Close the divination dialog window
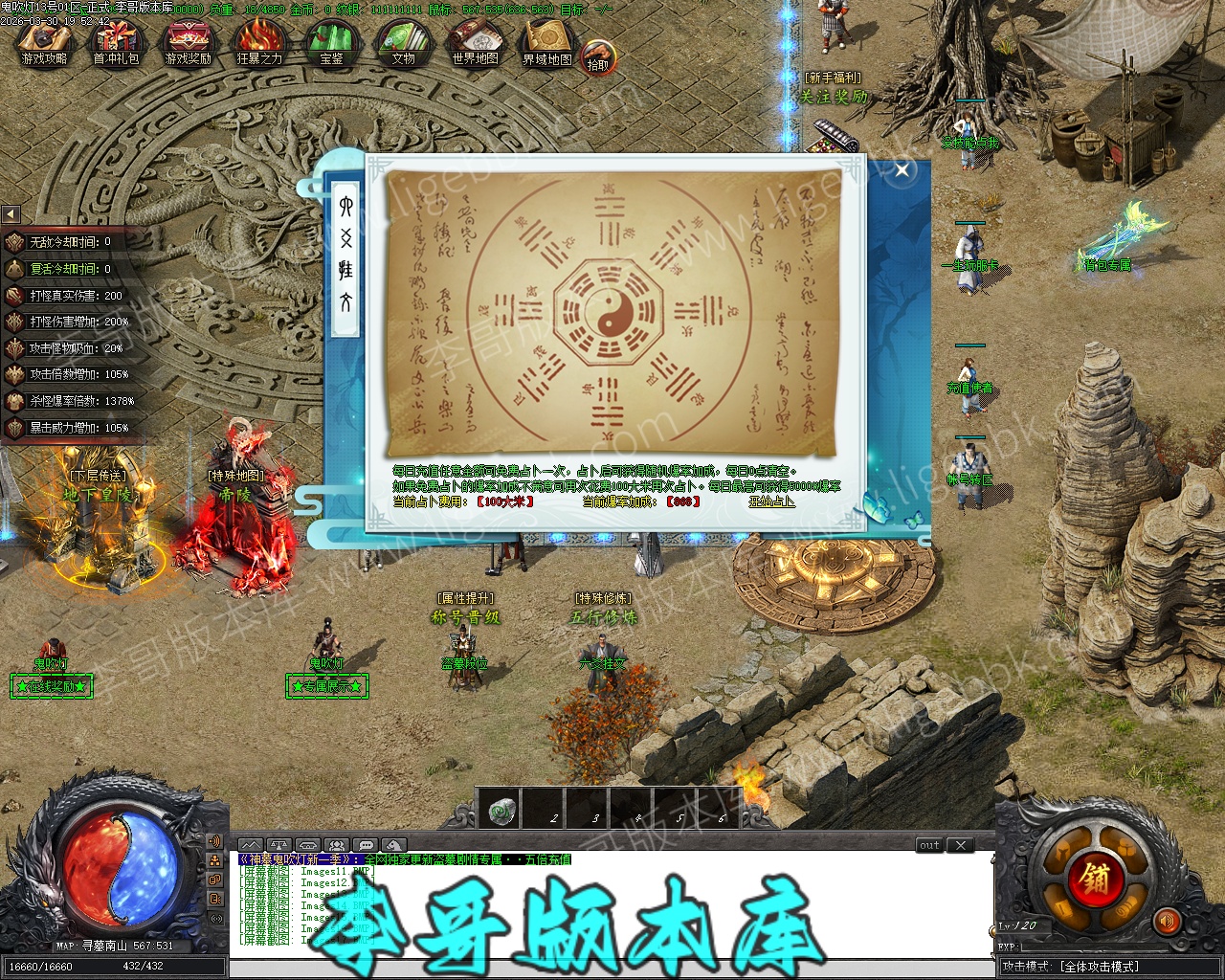This screenshot has height=980, width=1225. click(902, 171)
